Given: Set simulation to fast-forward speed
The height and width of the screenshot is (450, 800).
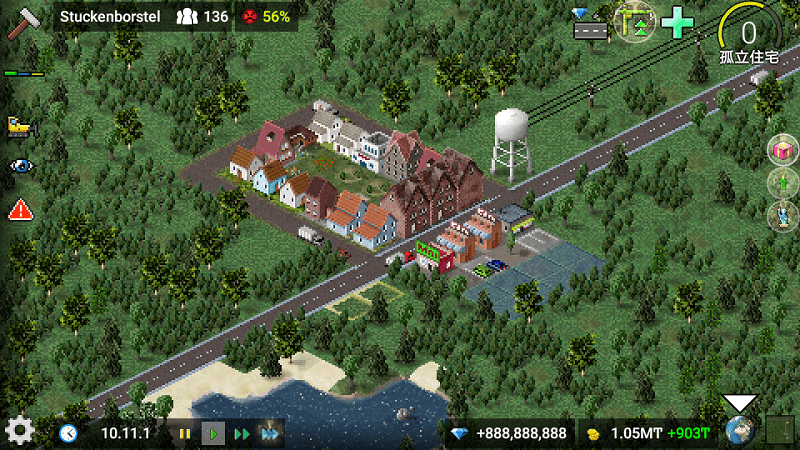Looking at the screenshot, I should tap(241, 434).
